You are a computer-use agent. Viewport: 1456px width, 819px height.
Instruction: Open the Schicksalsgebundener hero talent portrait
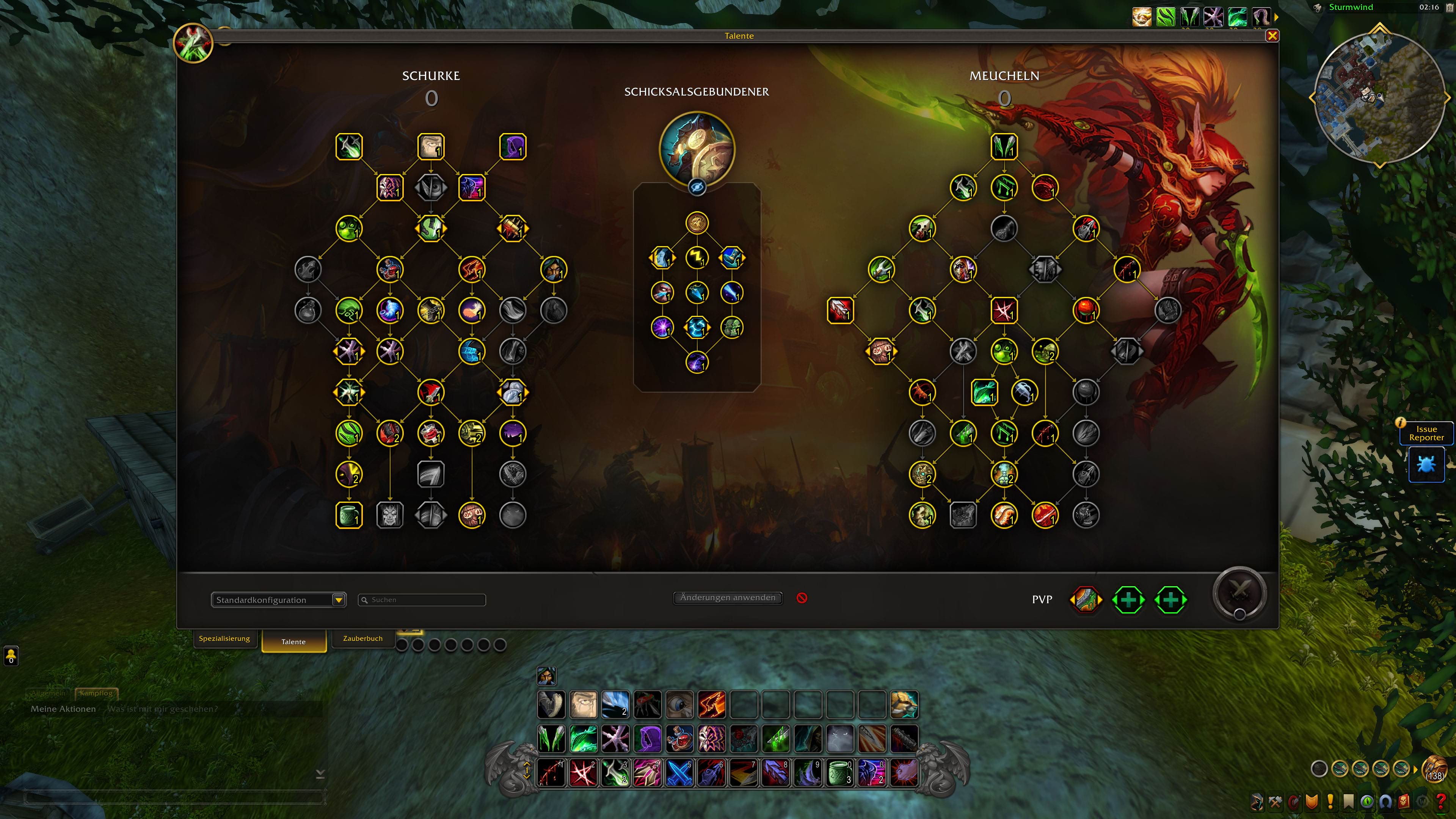tap(697, 149)
